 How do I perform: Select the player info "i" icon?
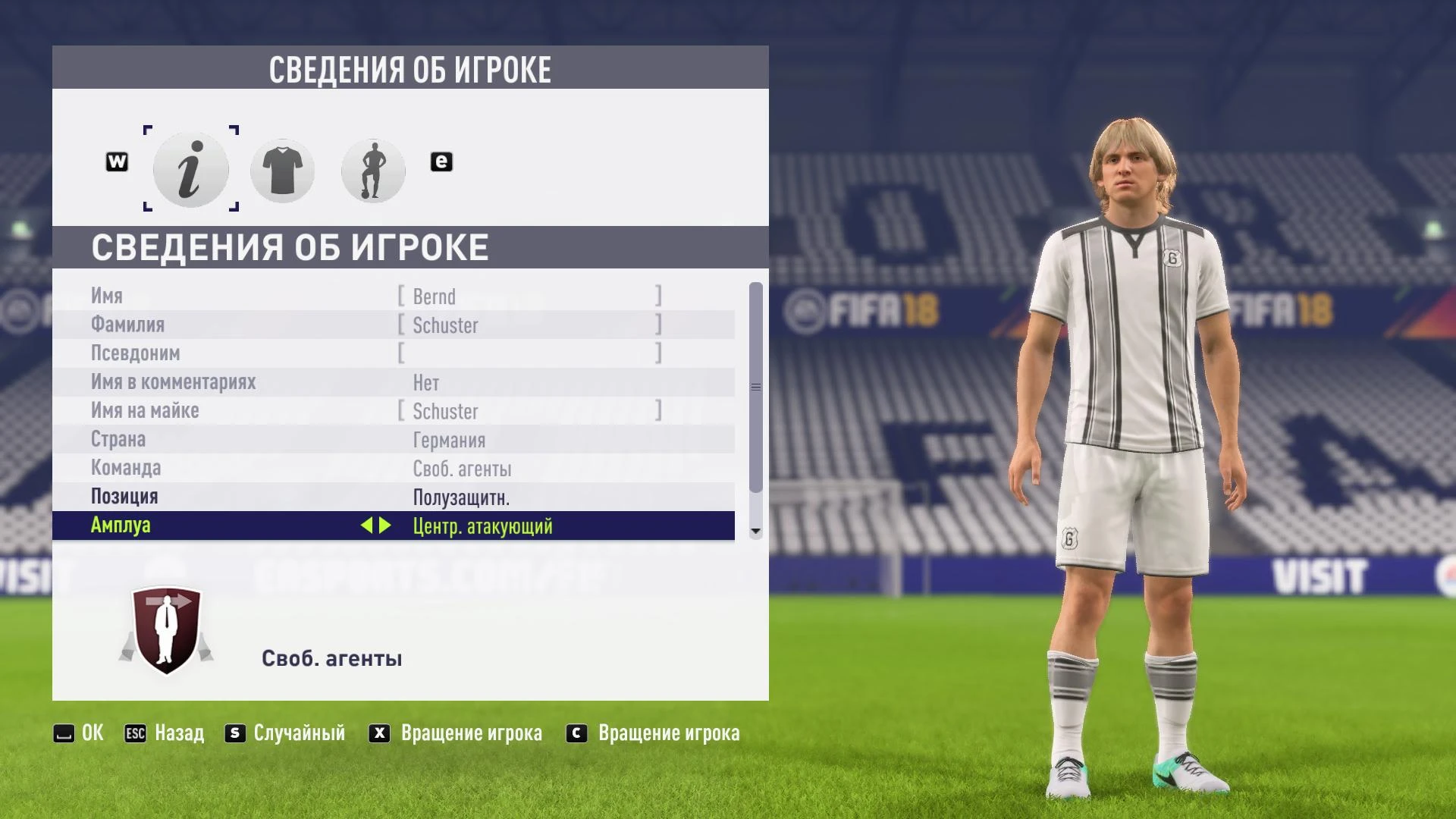coord(190,169)
